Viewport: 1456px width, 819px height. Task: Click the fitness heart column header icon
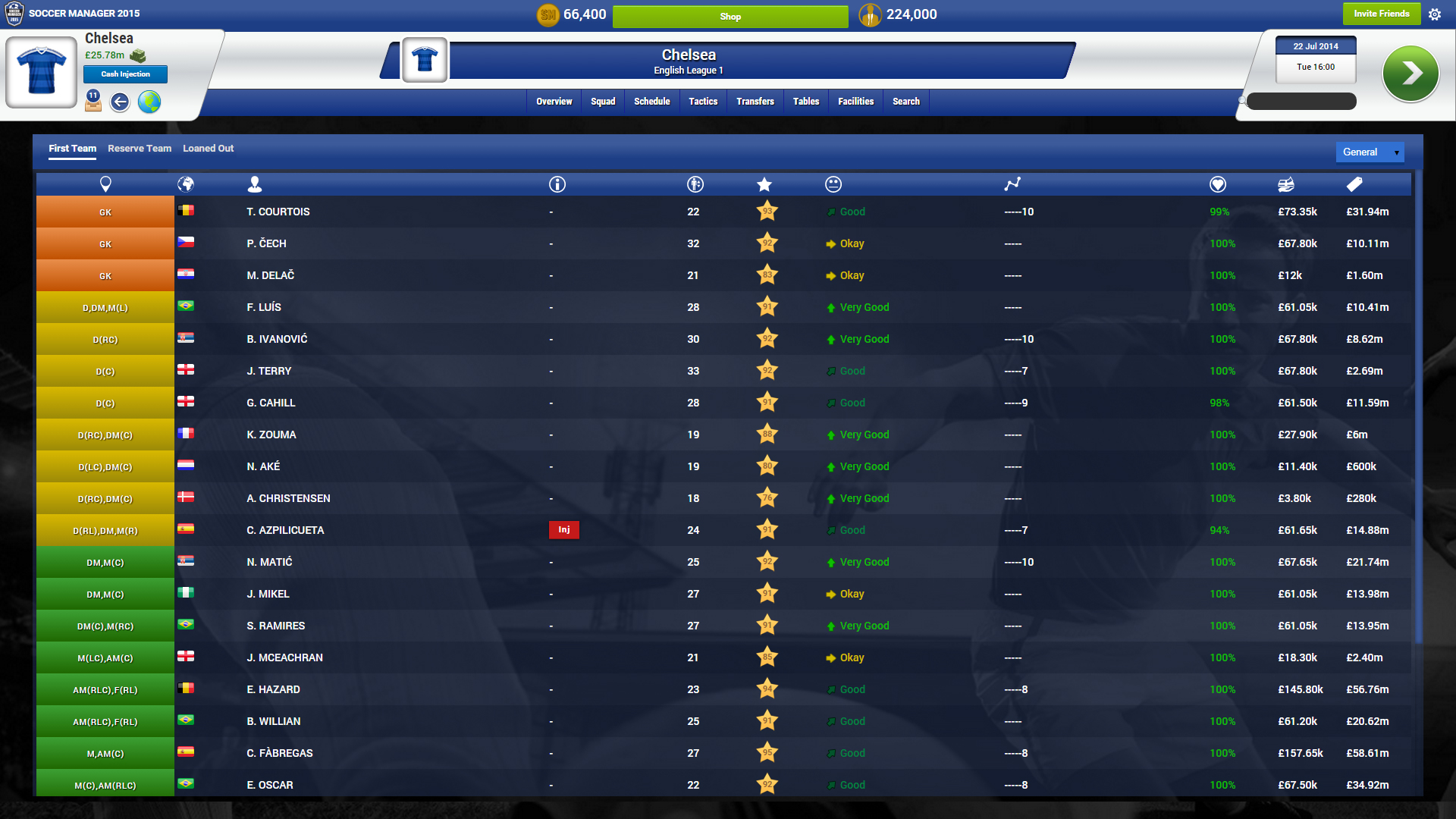pos(1218,184)
